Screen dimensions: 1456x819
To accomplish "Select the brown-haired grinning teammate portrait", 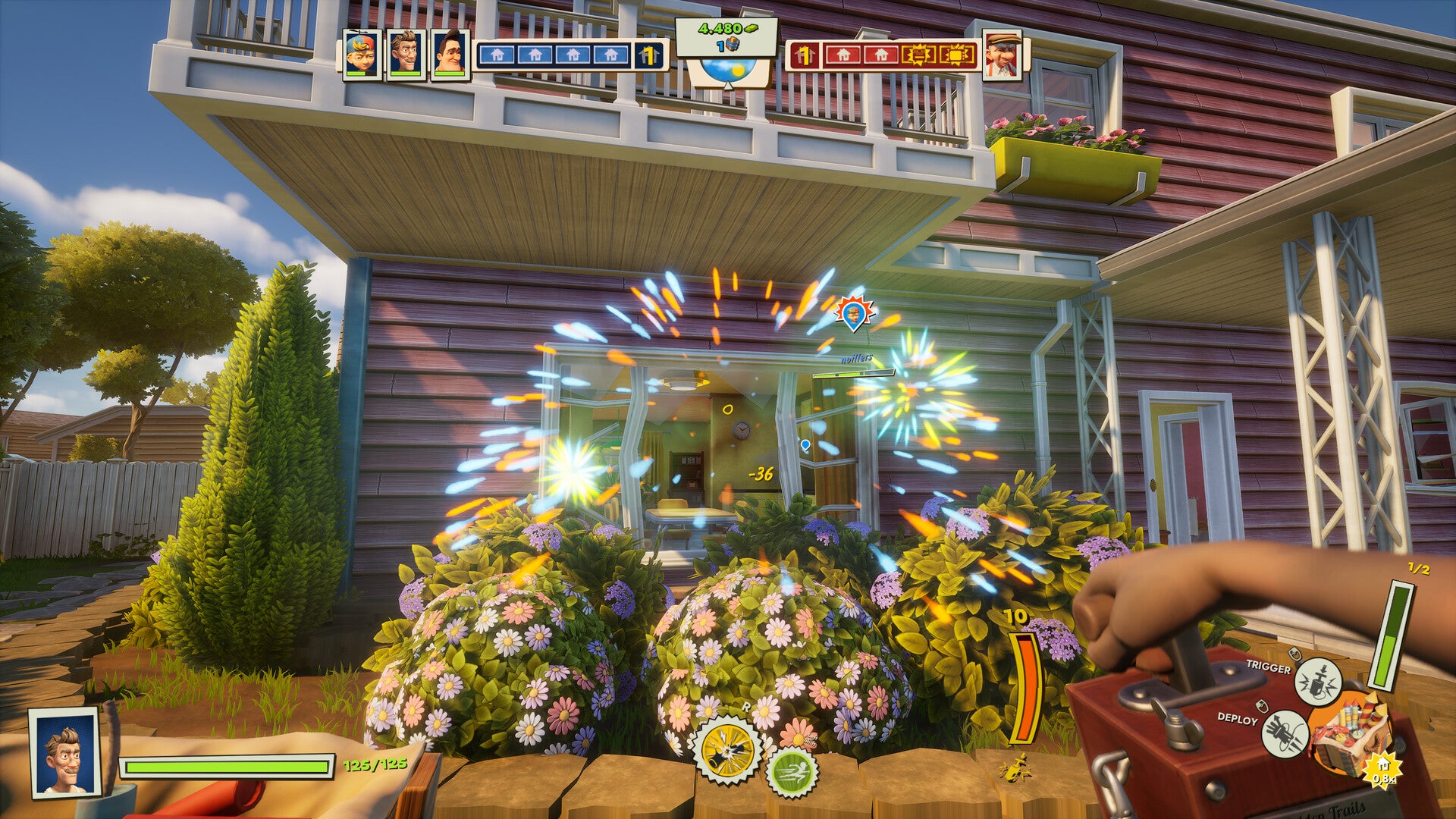I will 406,53.
